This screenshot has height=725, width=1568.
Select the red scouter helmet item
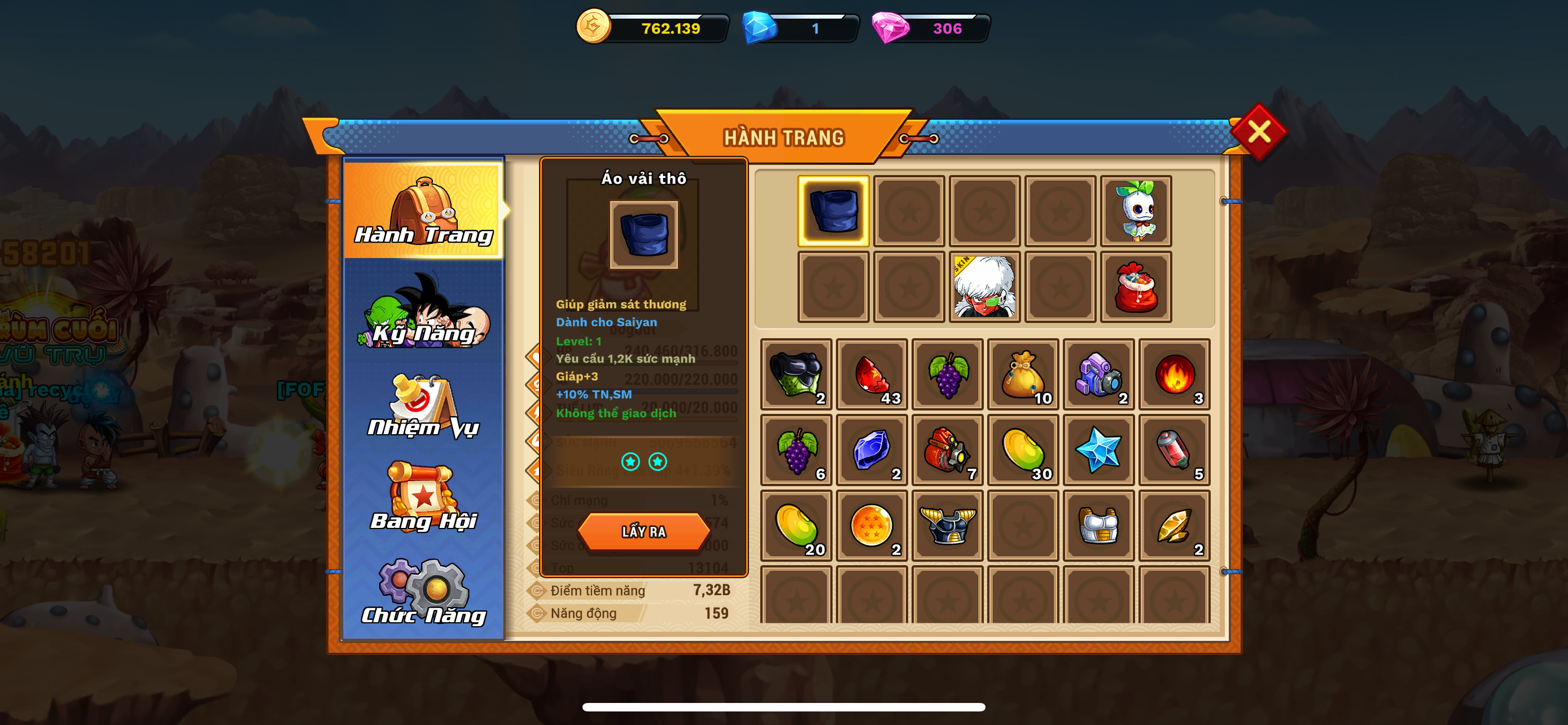click(x=947, y=450)
